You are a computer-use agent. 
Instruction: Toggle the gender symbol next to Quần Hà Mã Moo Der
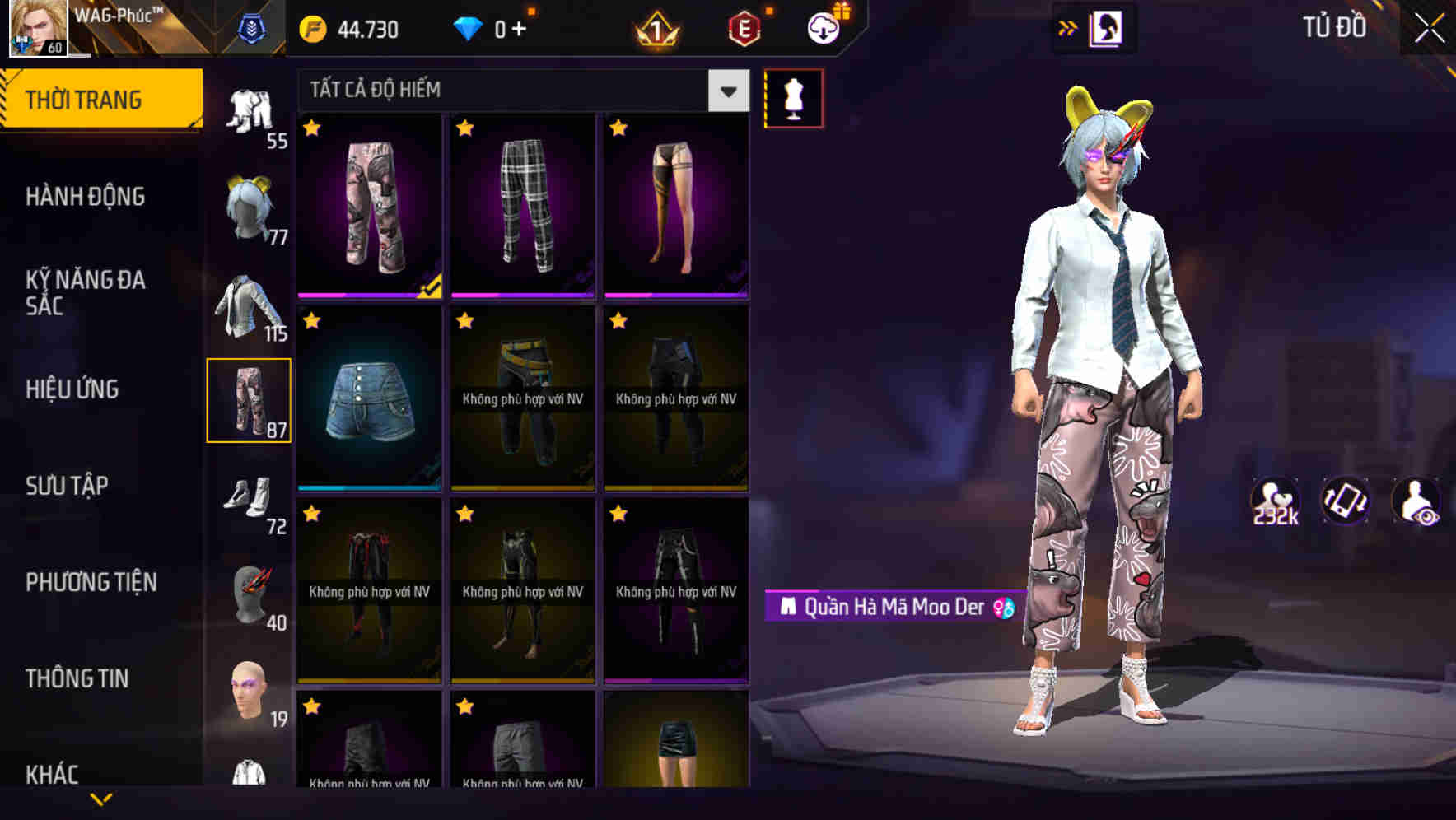1001,608
